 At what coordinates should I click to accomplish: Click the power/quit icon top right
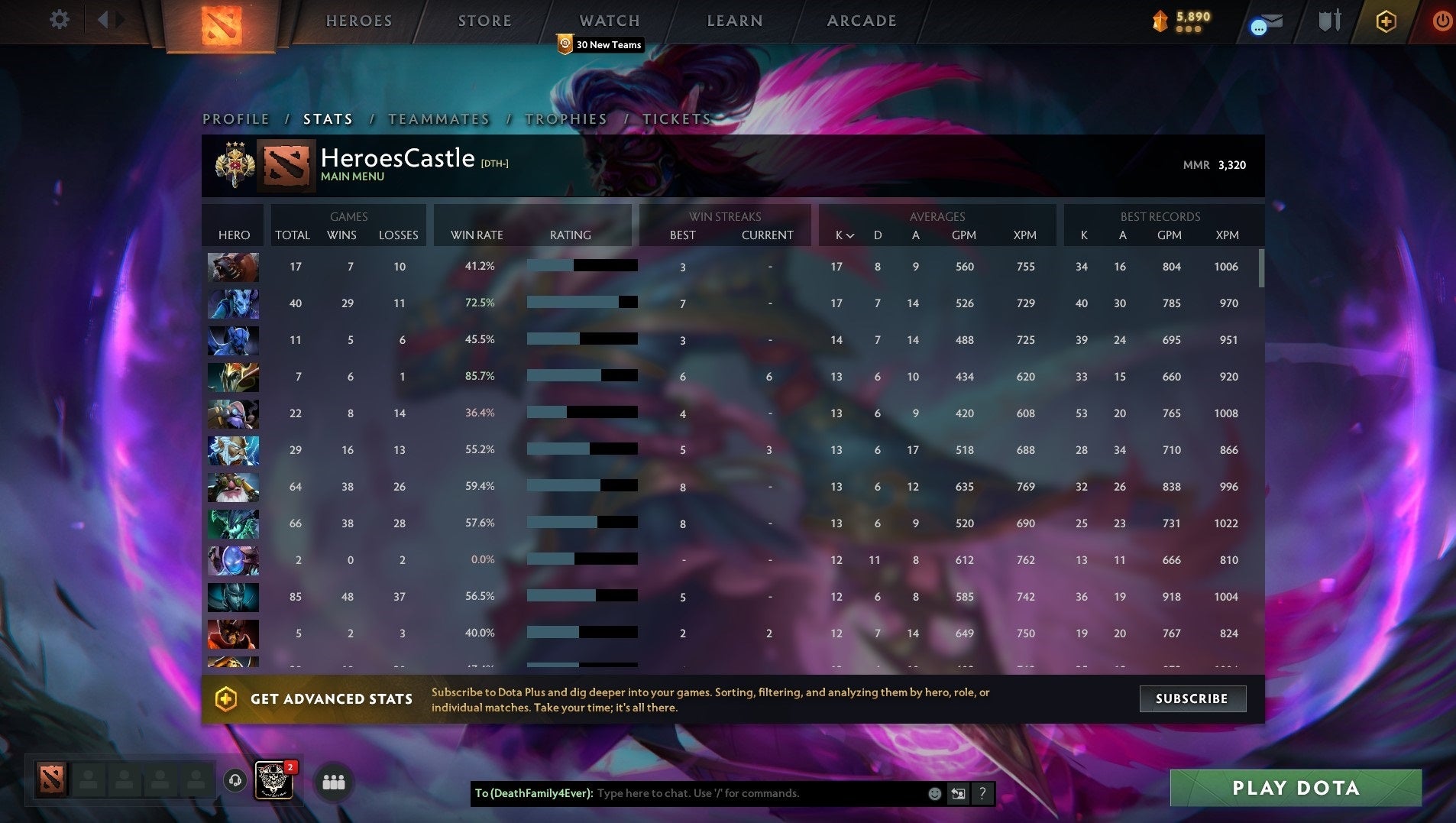click(x=1439, y=21)
